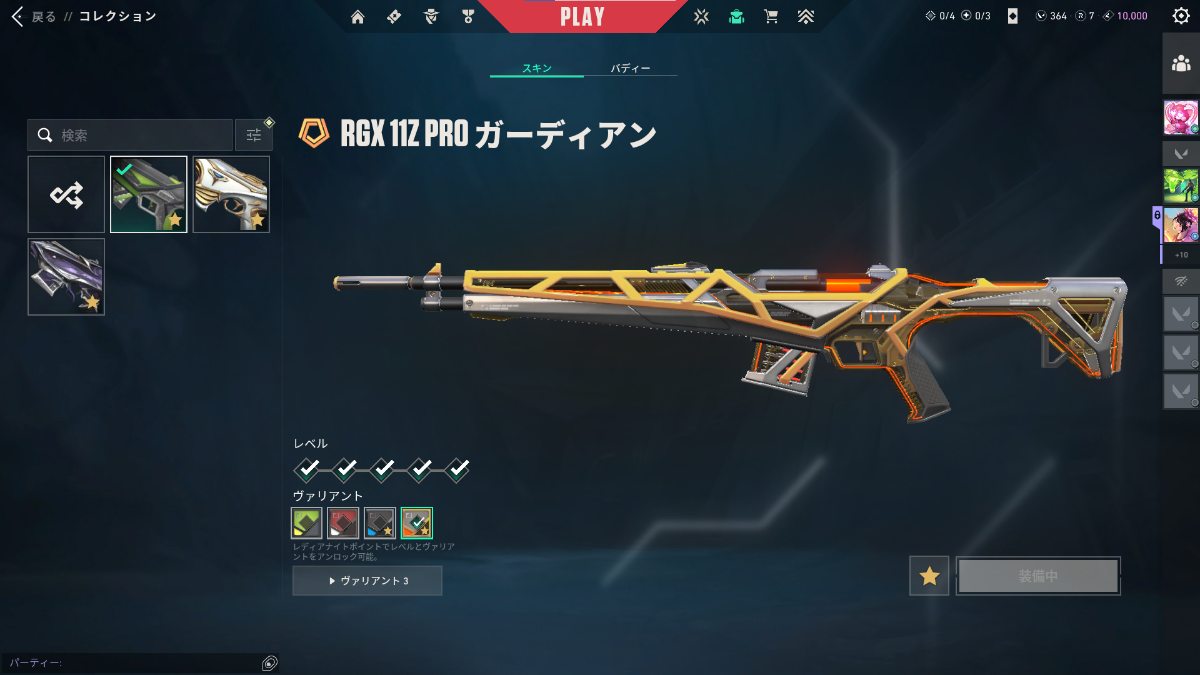Screen dimensions: 1200x675
Task: Choose the orange variant swatch
Action: point(417,522)
